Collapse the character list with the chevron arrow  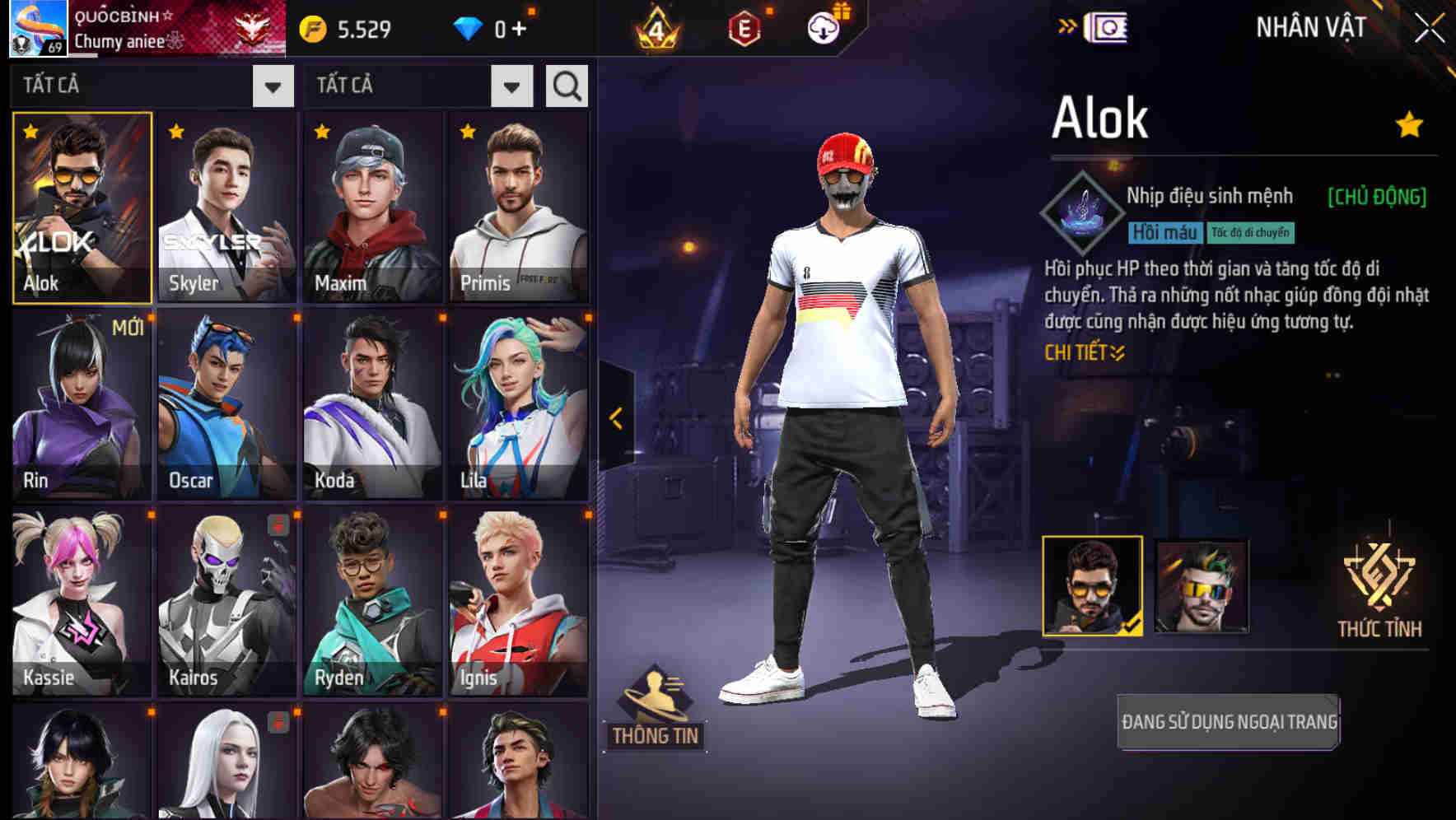tap(615, 418)
